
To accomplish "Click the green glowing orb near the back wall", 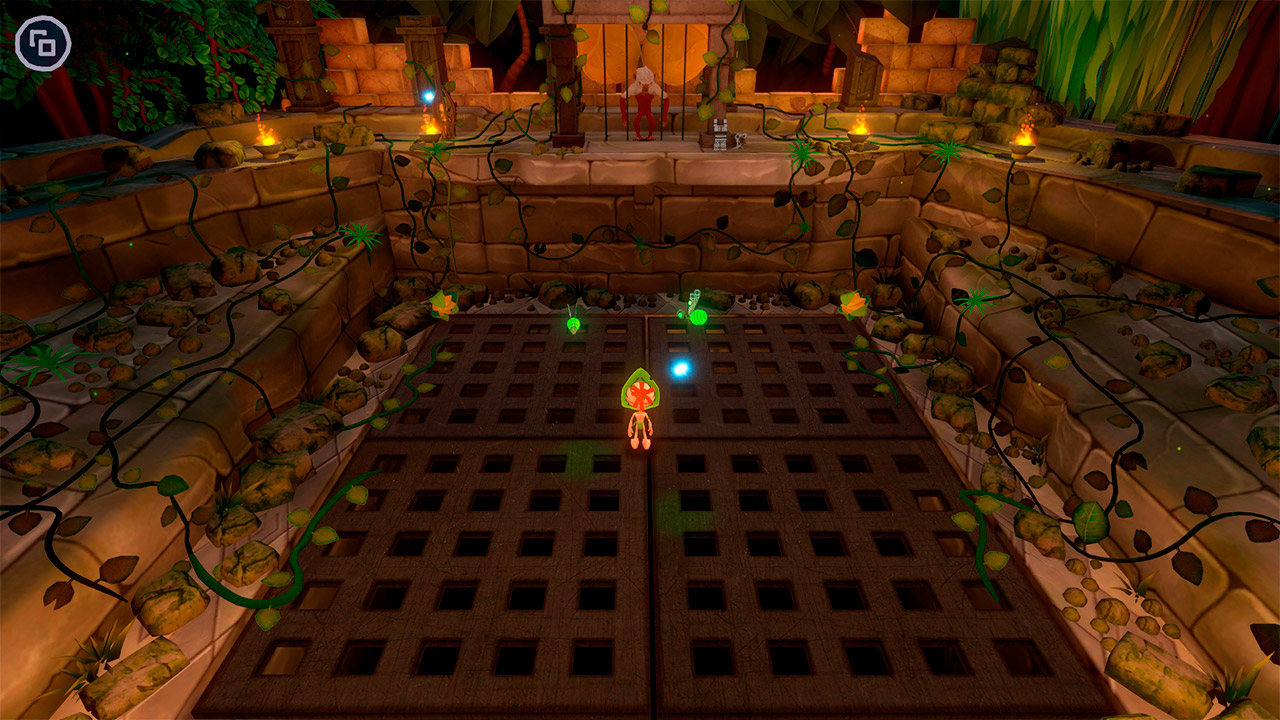I will [x=699, y=315].
